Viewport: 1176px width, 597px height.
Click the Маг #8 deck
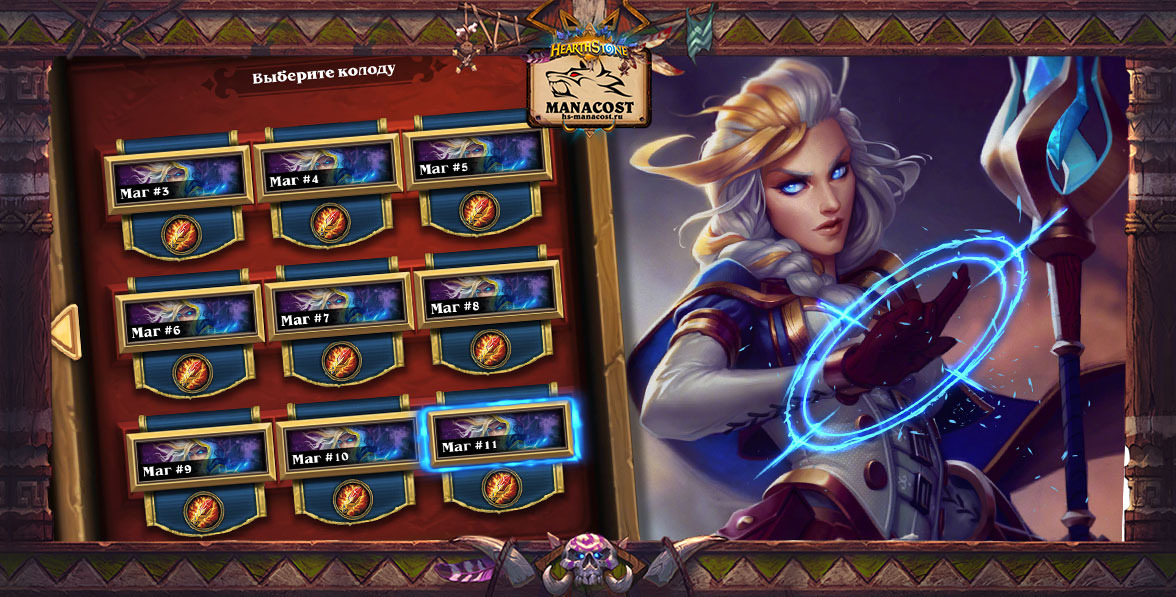(488, 296)
